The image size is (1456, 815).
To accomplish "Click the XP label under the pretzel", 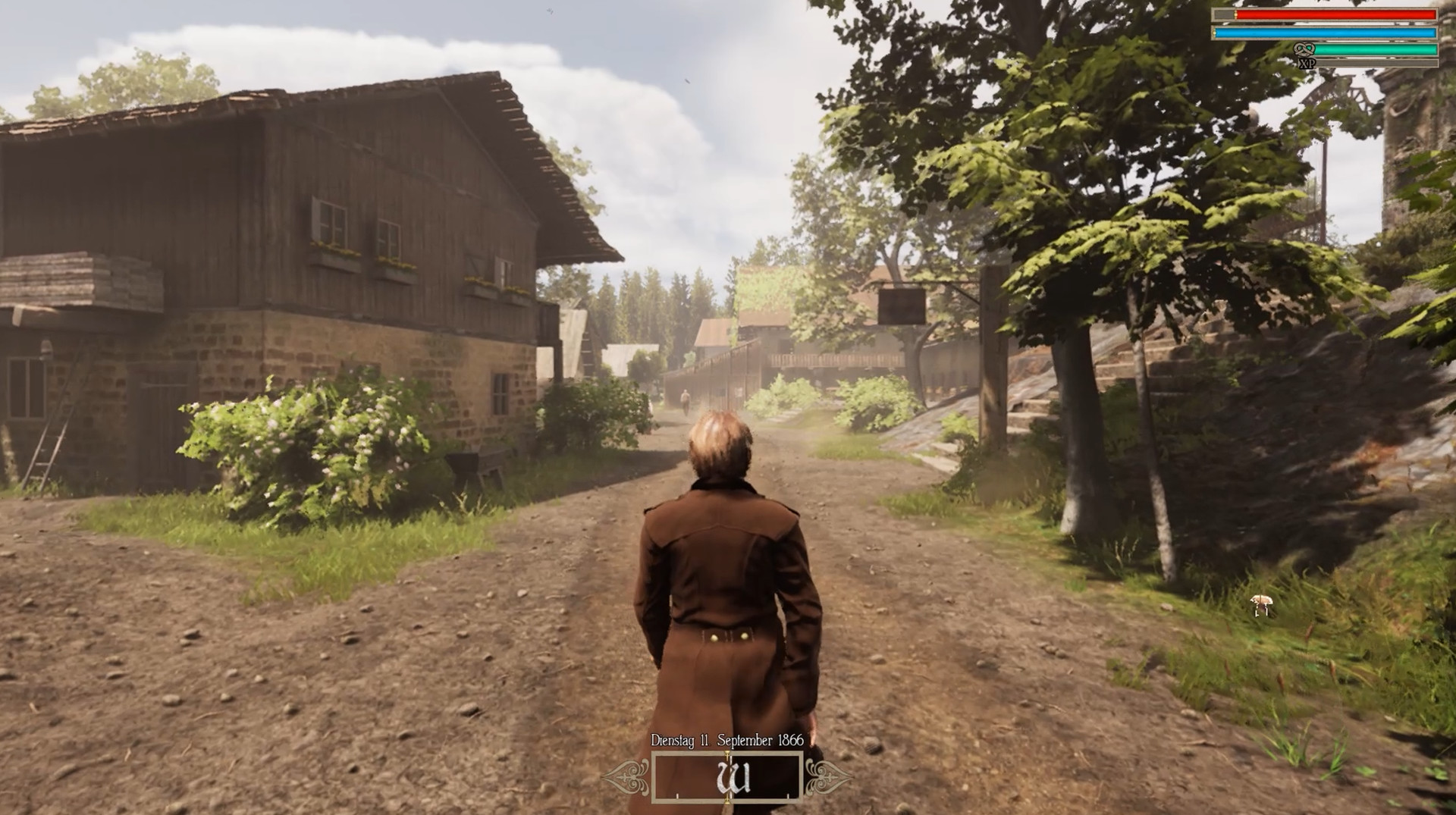I will coord(1308,64).
